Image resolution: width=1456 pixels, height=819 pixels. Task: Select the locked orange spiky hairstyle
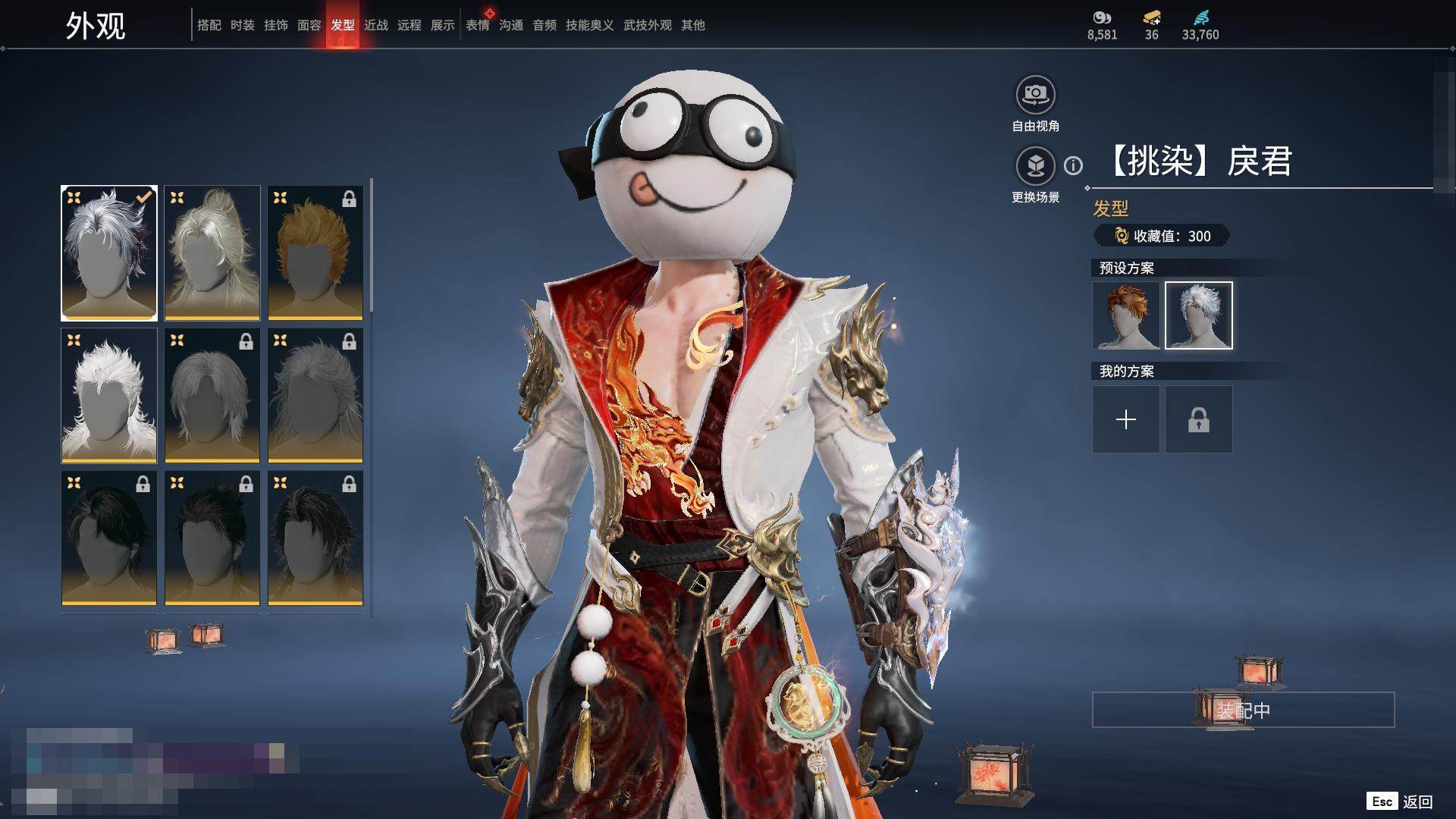(x=315, y=253)
